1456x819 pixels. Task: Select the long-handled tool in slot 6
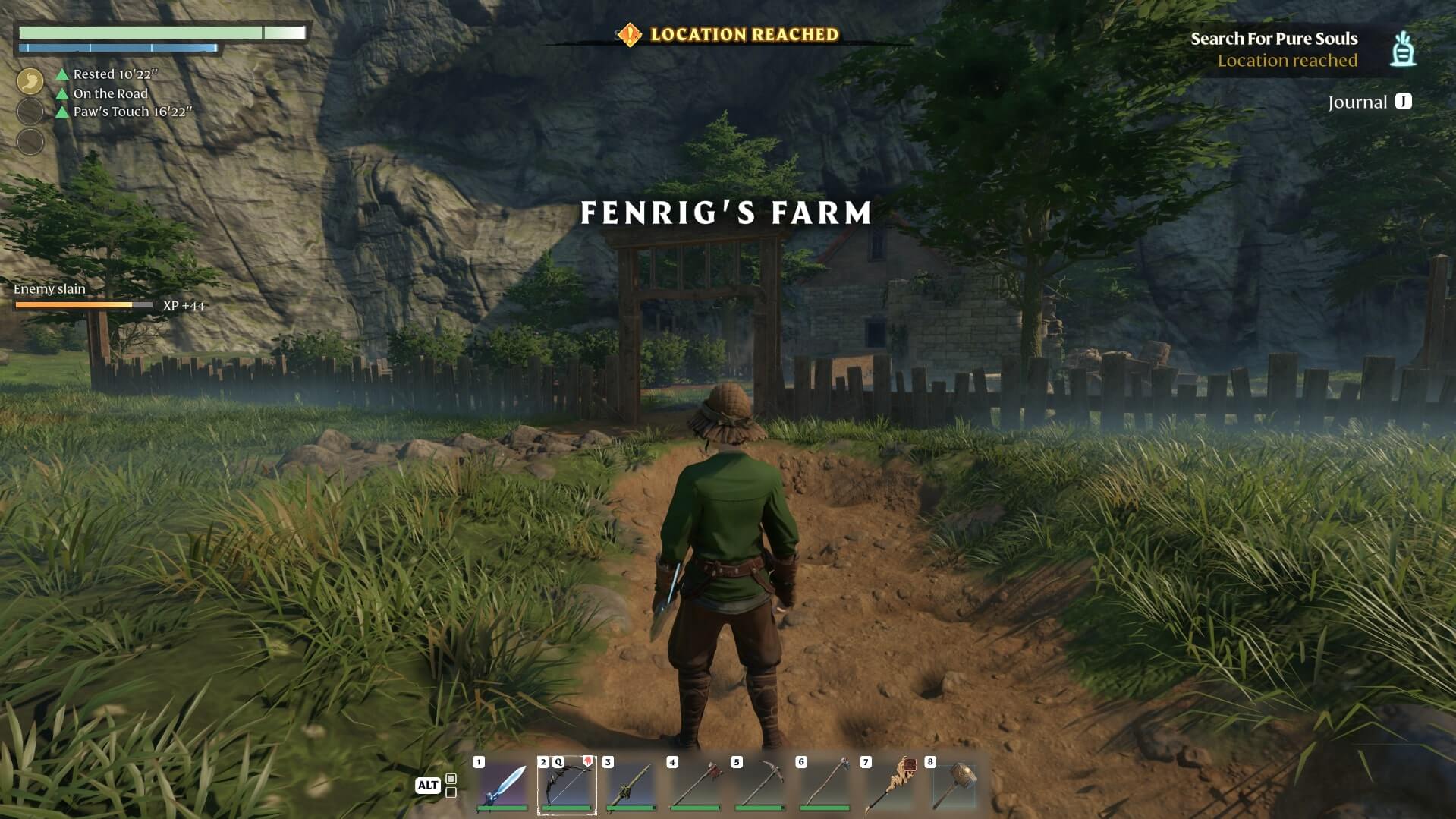click(825, 784)
